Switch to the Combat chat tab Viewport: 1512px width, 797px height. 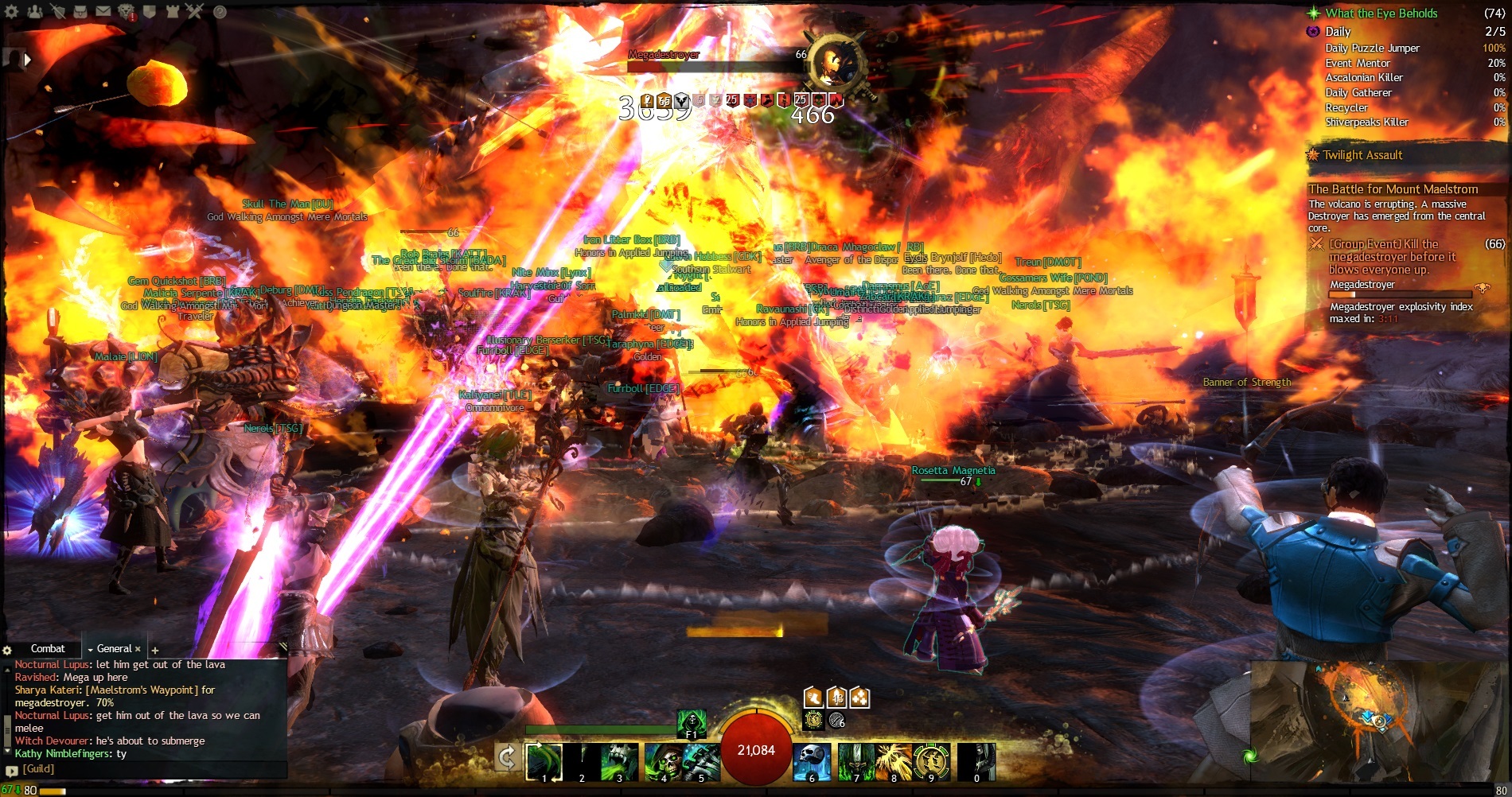click(x=48, y=649)
